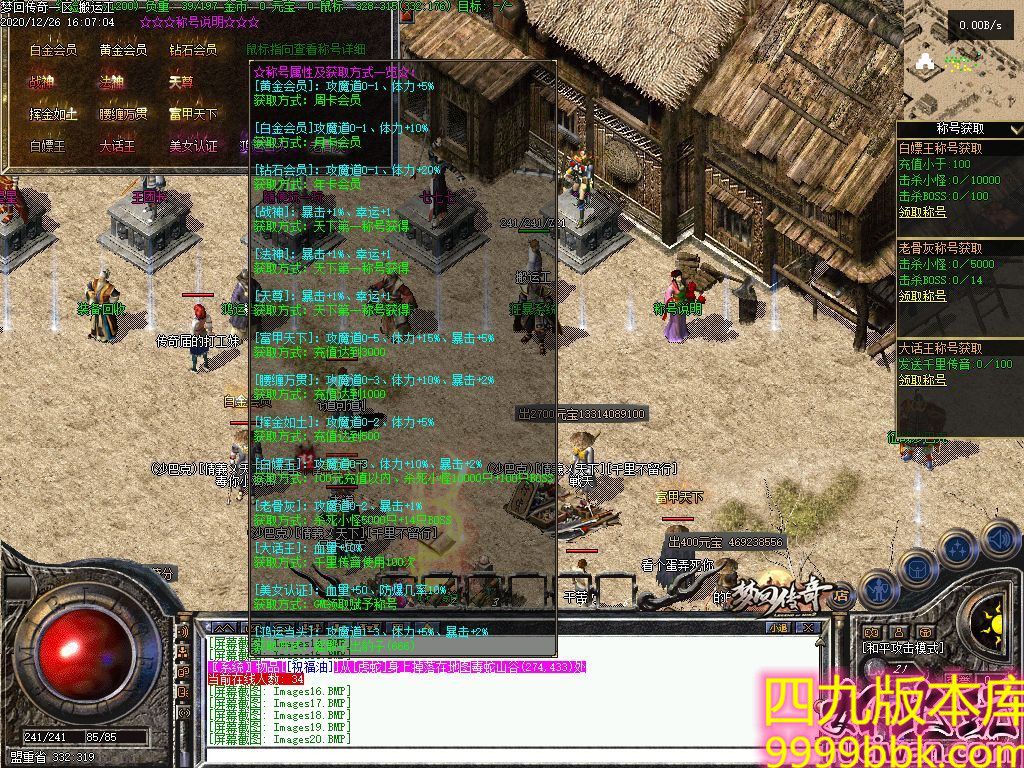1024x768 pixels.
Task: Open the skills sparkle round button
Action: point(957,549)
